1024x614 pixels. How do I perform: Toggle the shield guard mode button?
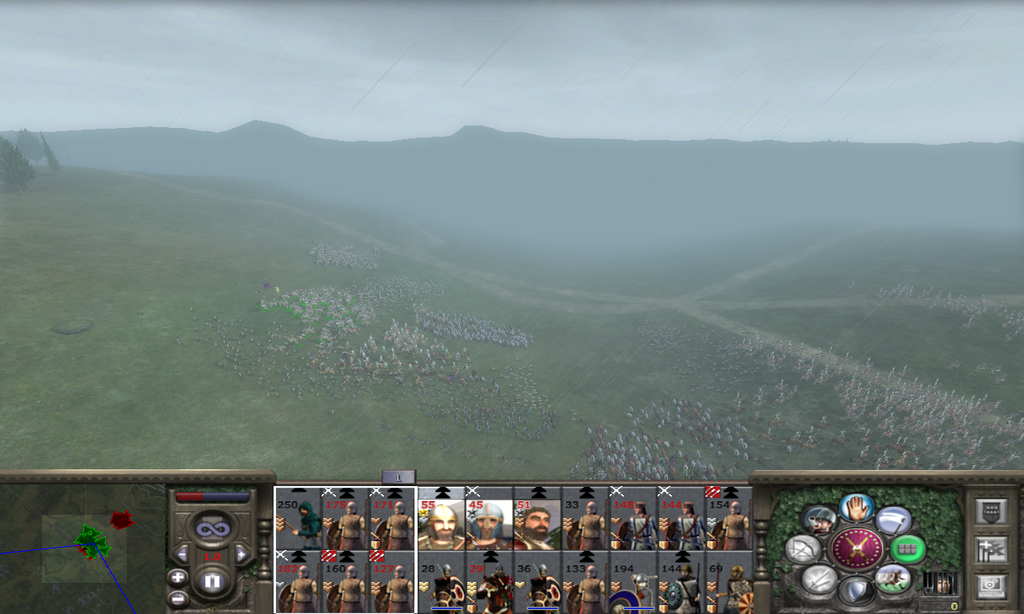point(857,590)
